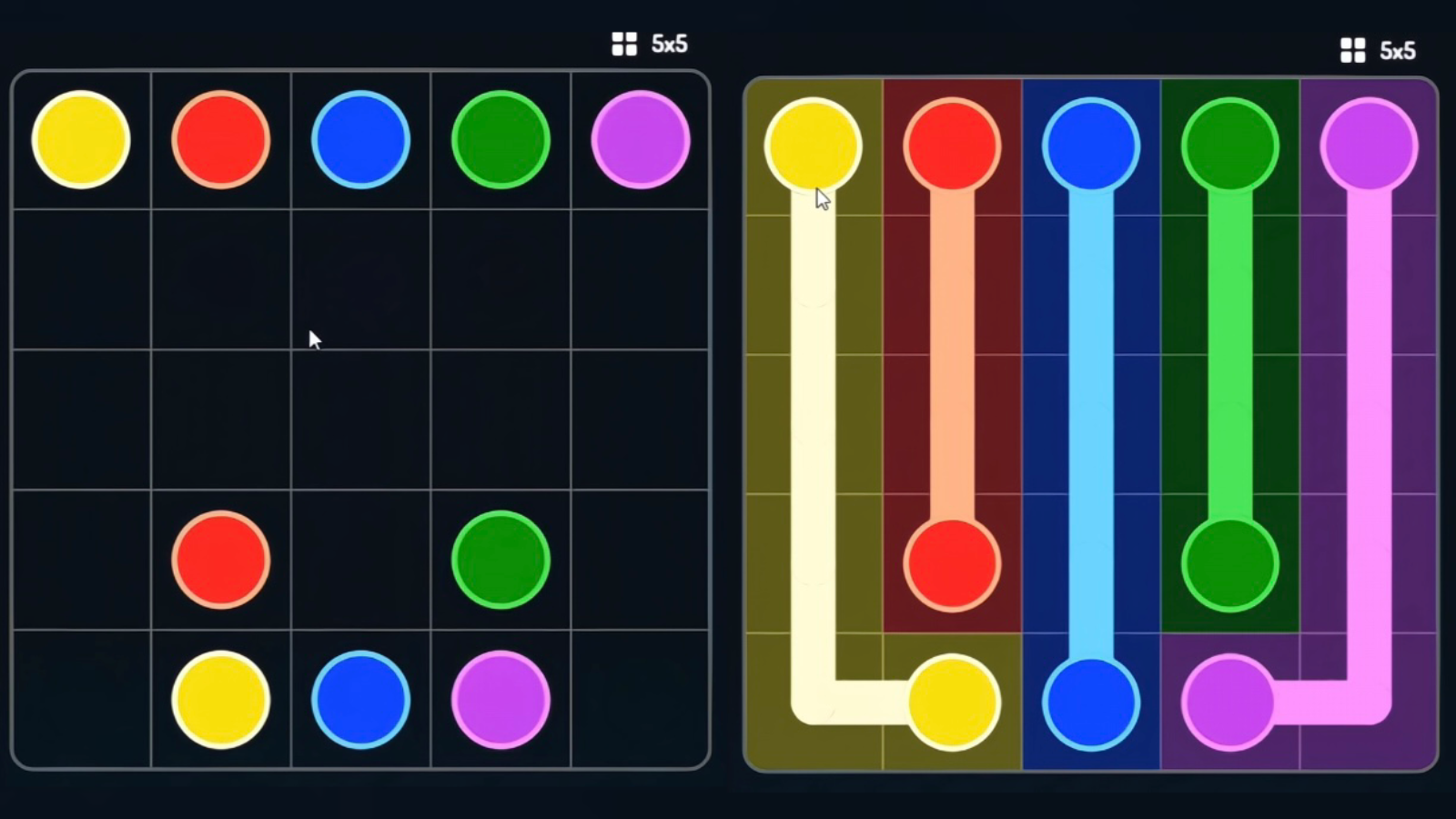Select the red dot in the left board's top row
The image size is (1456, 819).
point(219,139)
